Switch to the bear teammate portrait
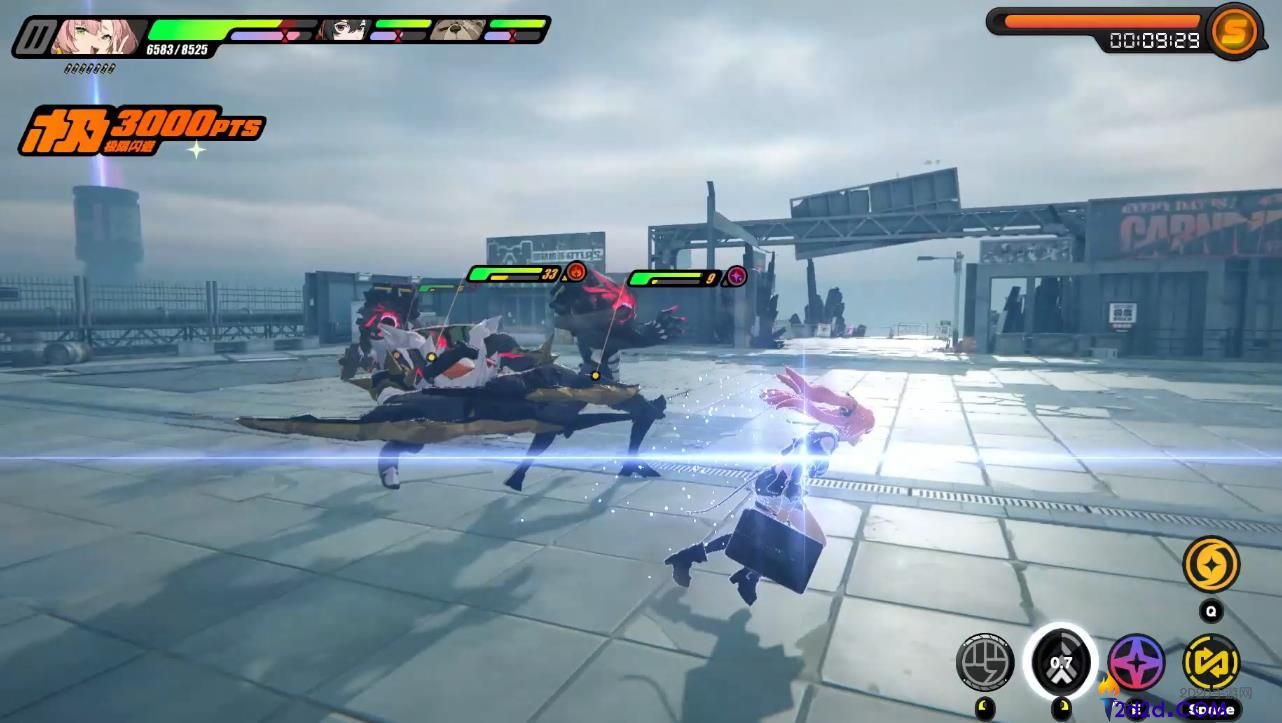The width and height of the screenshot is (1282, 723). coord(458,30)
